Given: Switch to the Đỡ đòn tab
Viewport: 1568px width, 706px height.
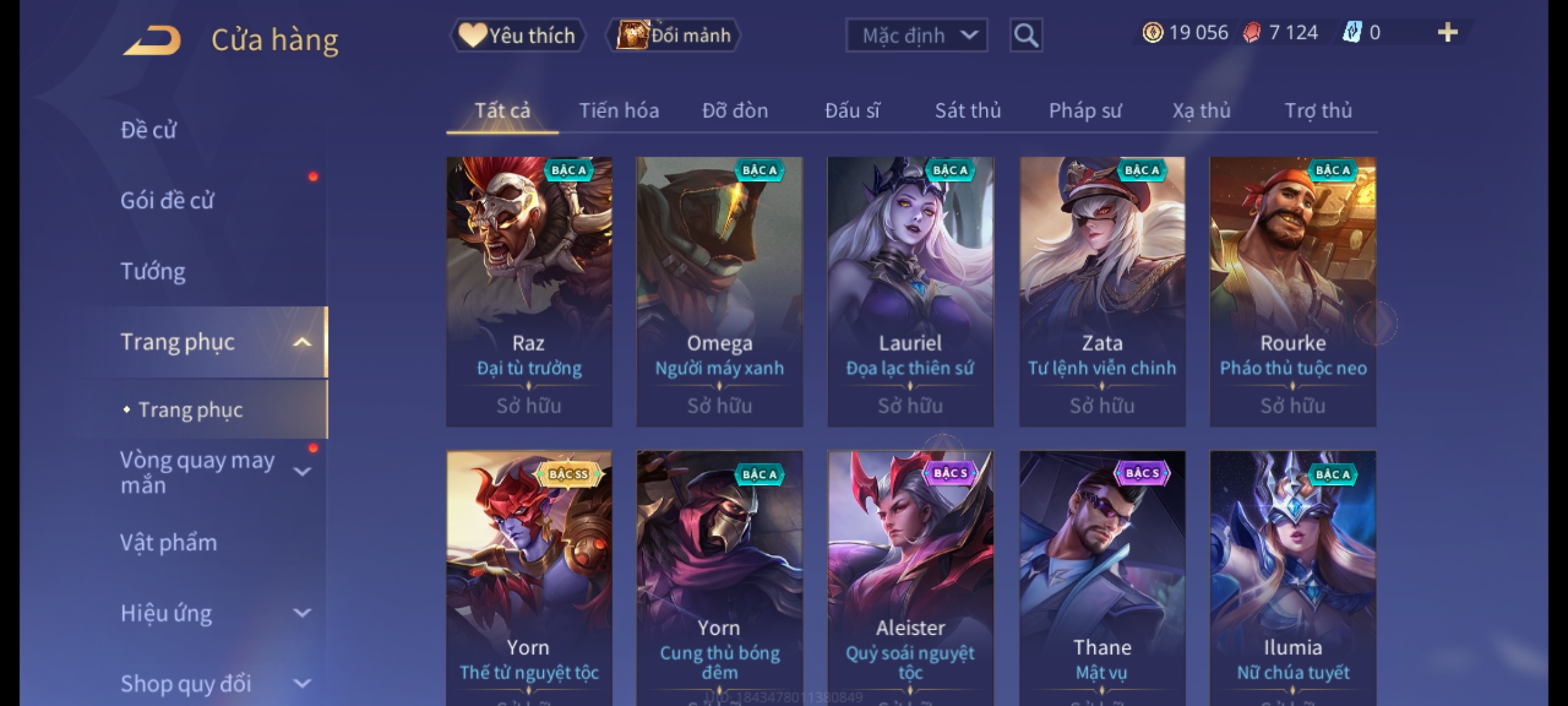Looking at the screenshot, I should click(735, 110).
